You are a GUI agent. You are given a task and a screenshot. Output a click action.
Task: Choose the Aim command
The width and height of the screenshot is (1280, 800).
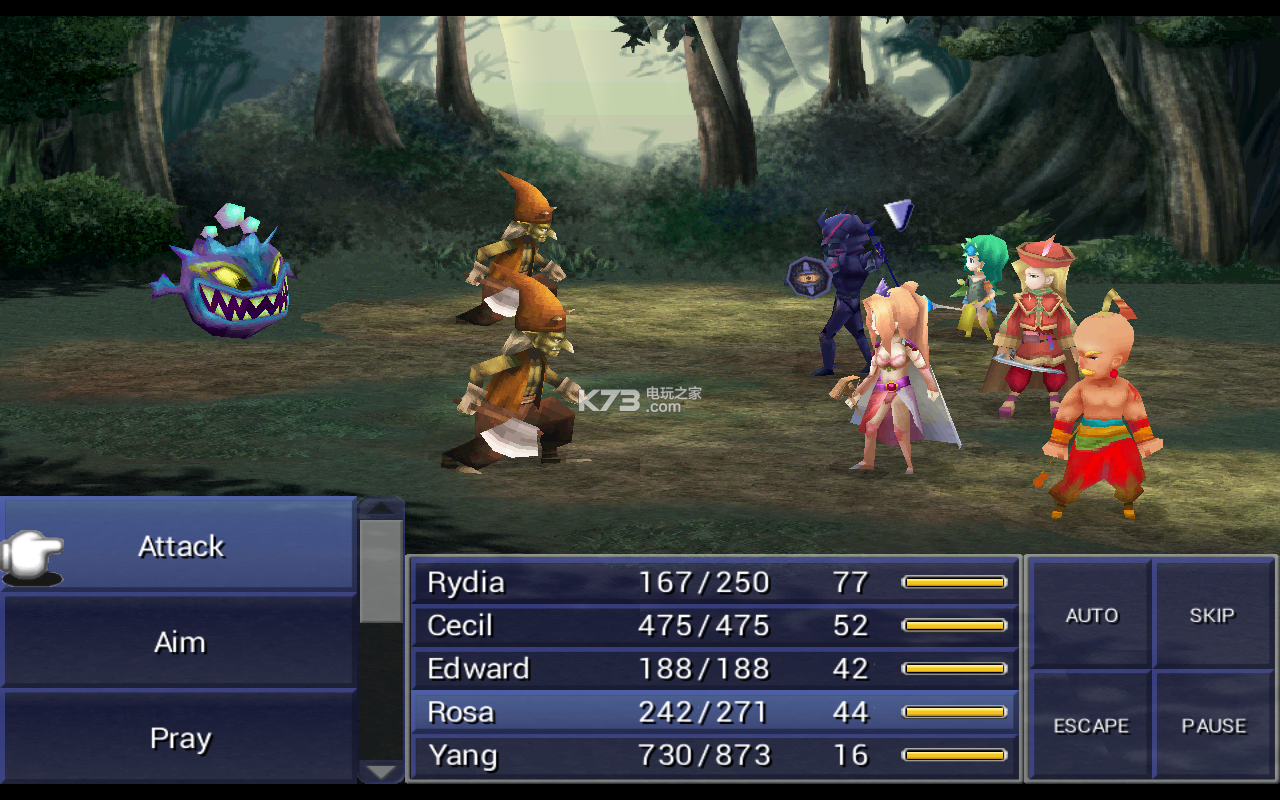180,642
